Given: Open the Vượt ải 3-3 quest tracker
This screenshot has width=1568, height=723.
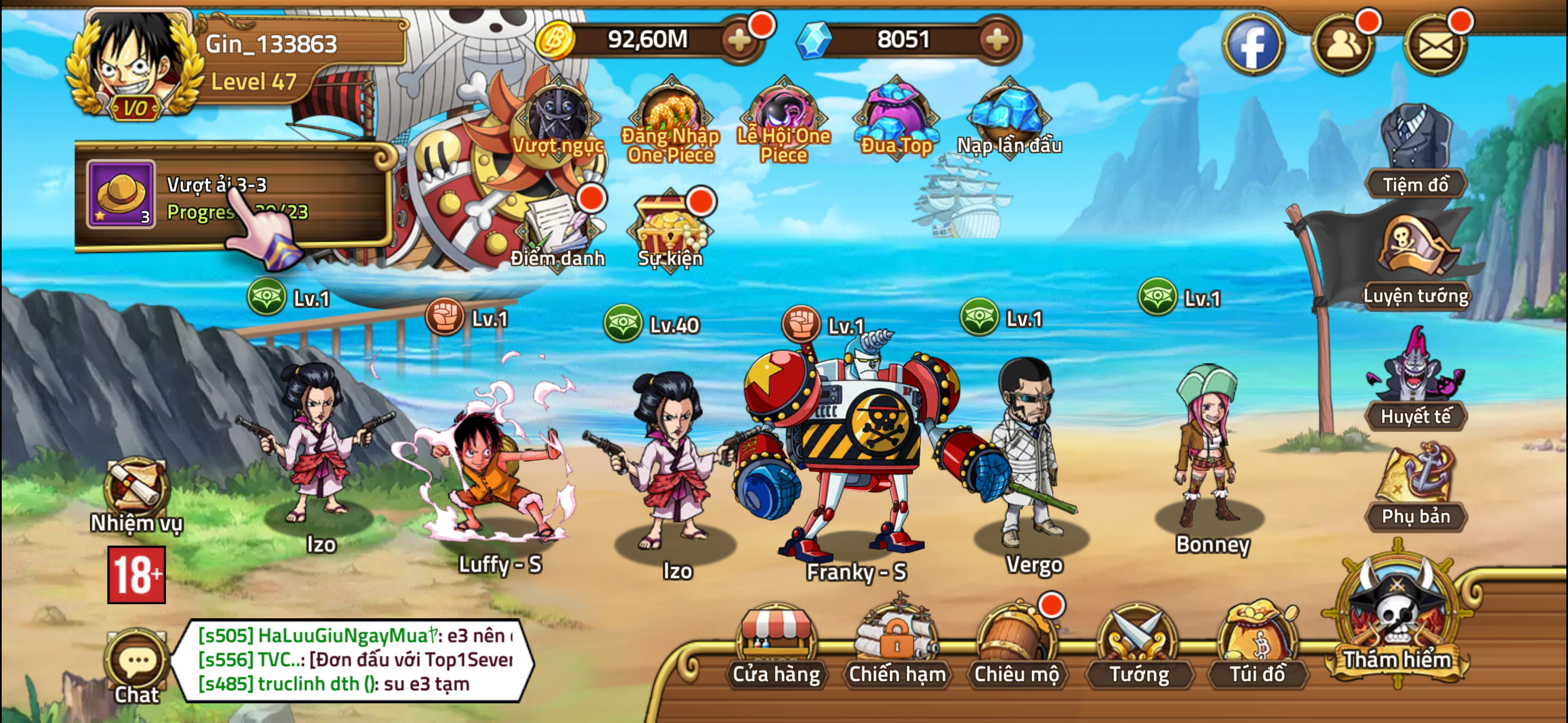Looking at the screenshot, I should point(237,194).
